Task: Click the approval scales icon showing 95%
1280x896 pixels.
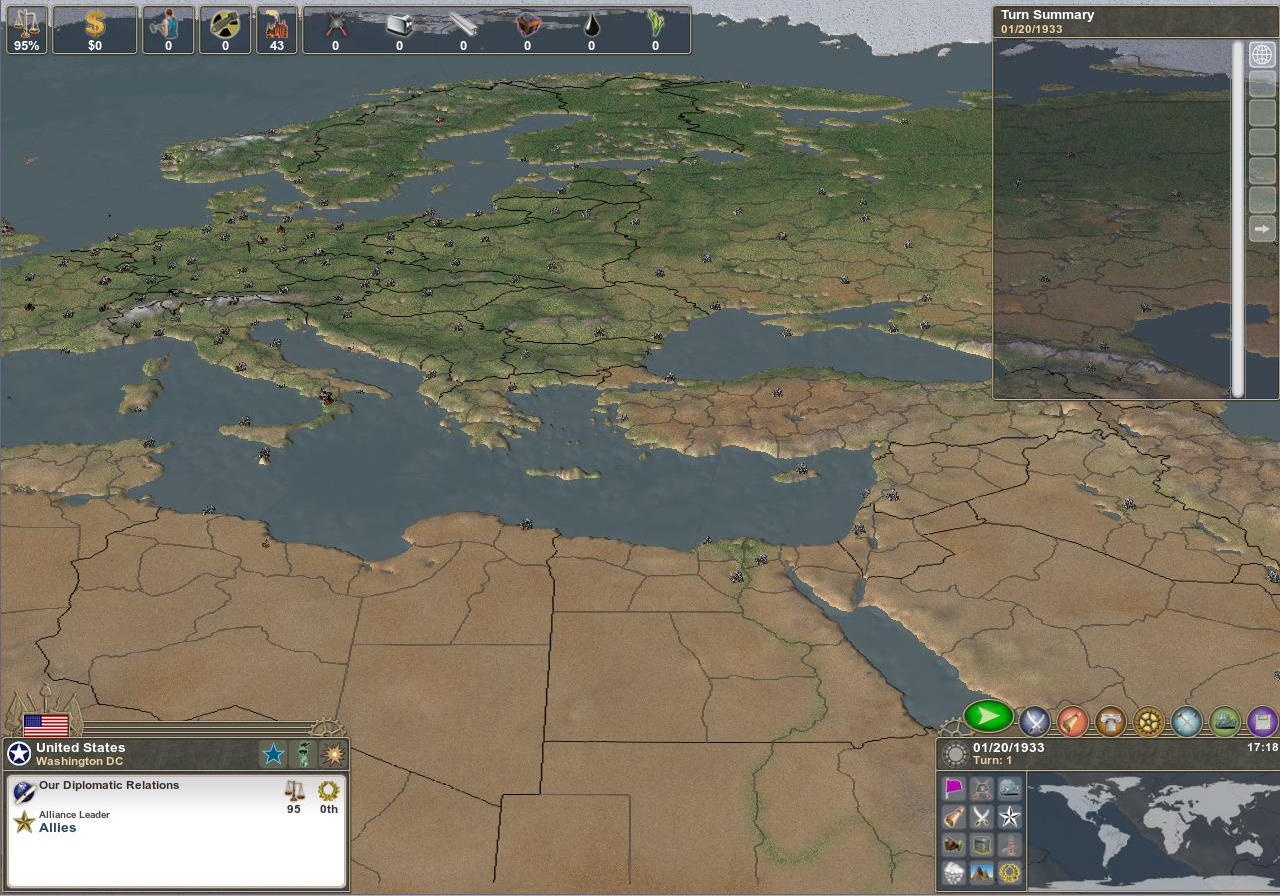Action: click(x=26, y=30)
